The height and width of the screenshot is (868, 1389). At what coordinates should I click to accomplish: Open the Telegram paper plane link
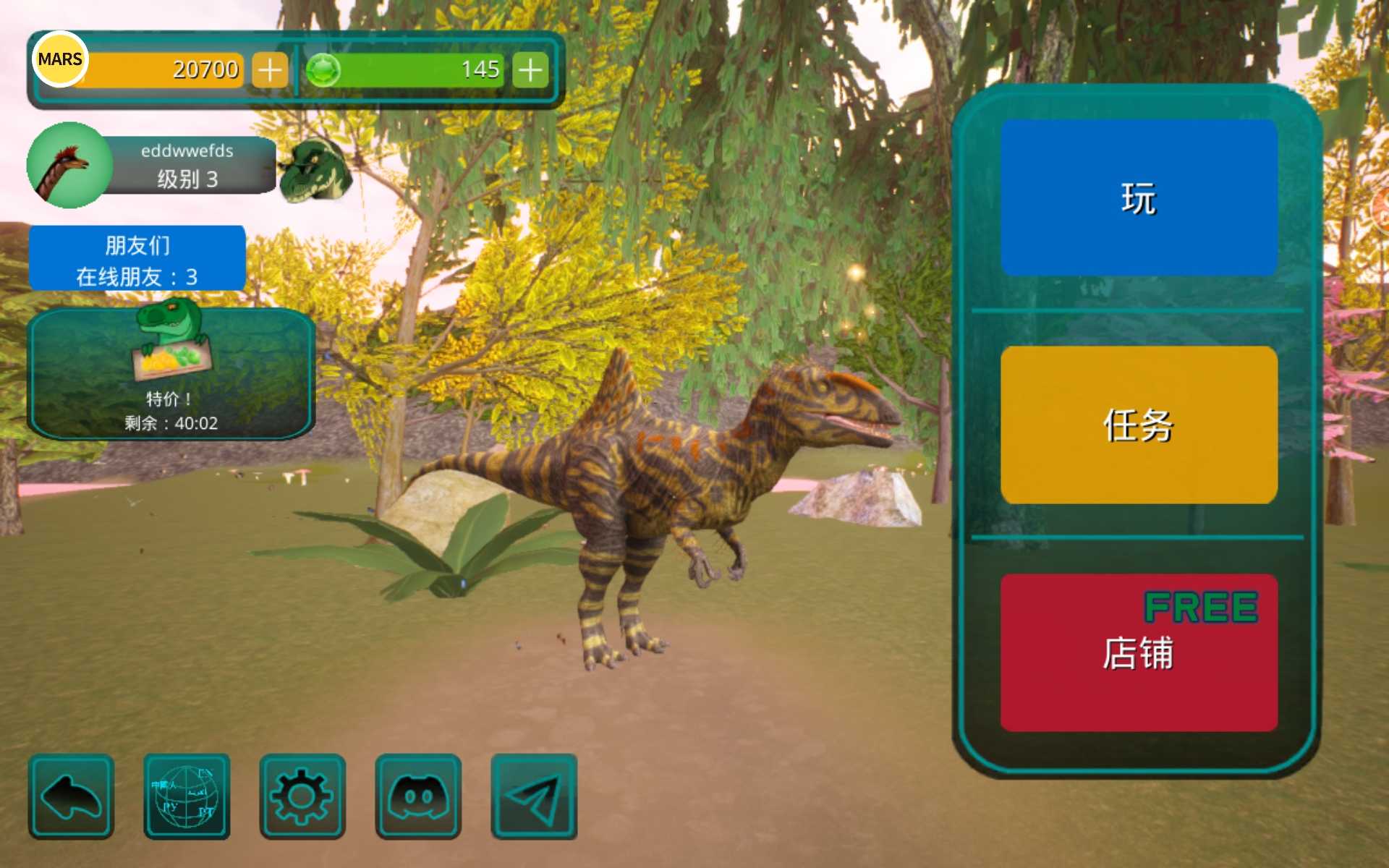tap(534, 796)
